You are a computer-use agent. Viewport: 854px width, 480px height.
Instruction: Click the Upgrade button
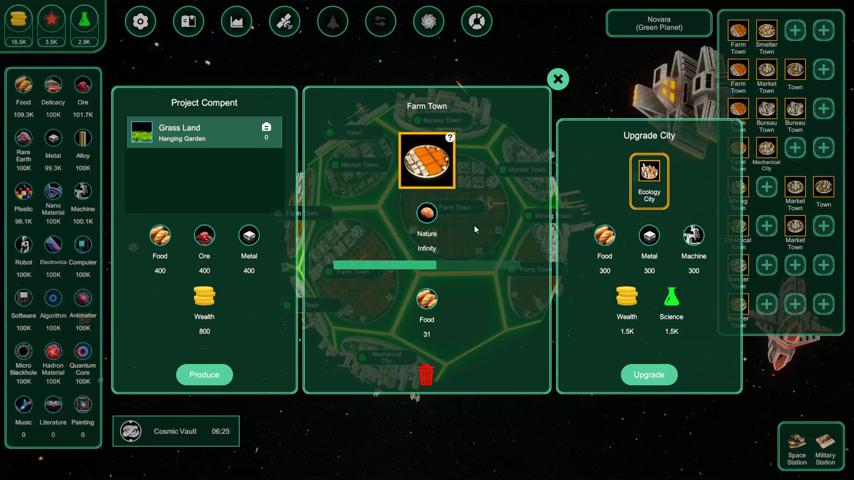point(648,374)
